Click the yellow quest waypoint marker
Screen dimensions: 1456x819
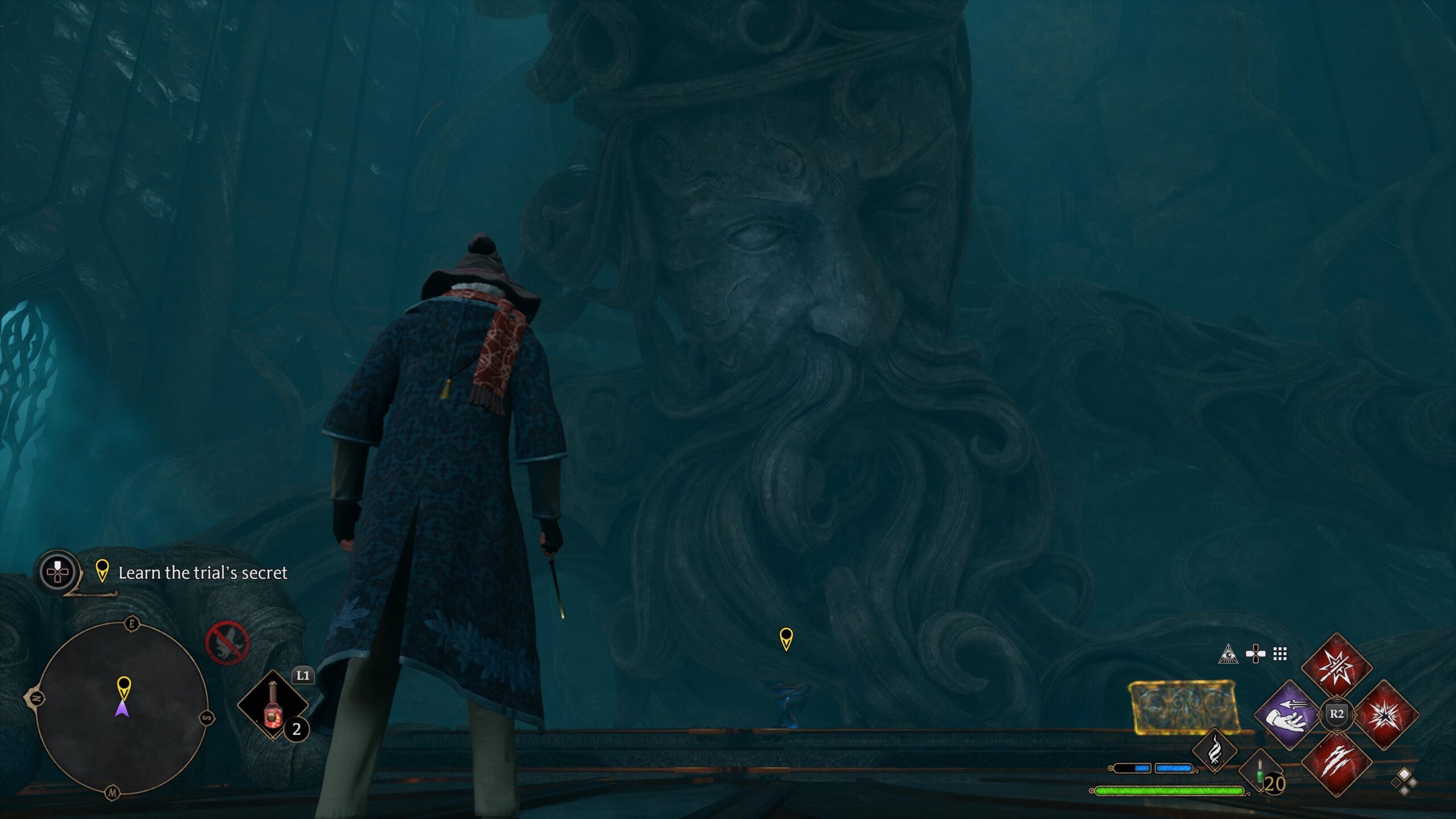point(788,640)
